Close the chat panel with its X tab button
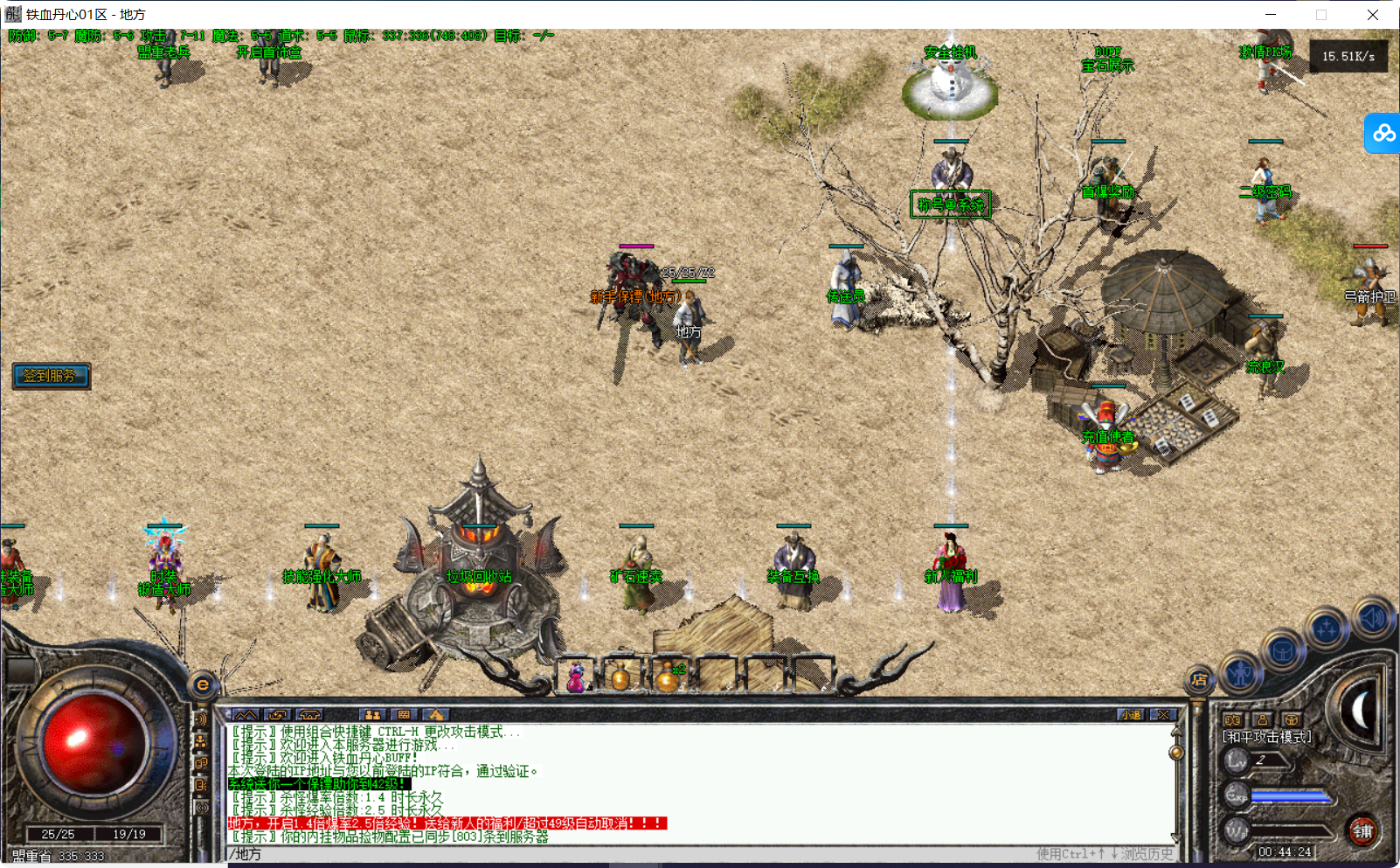The image size is (1400, 868). point(1163,715)
